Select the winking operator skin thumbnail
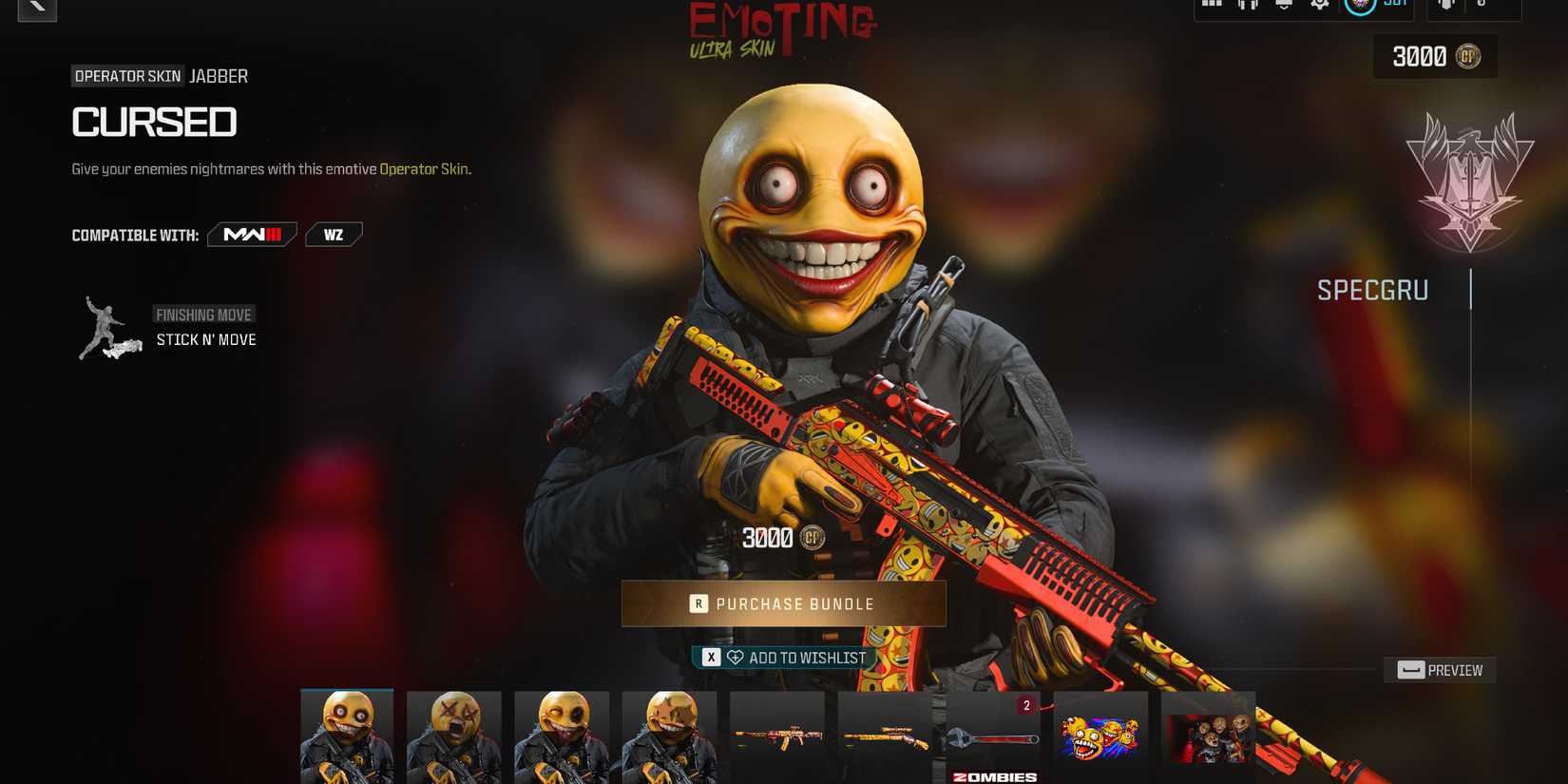 (x=562, y=736)
